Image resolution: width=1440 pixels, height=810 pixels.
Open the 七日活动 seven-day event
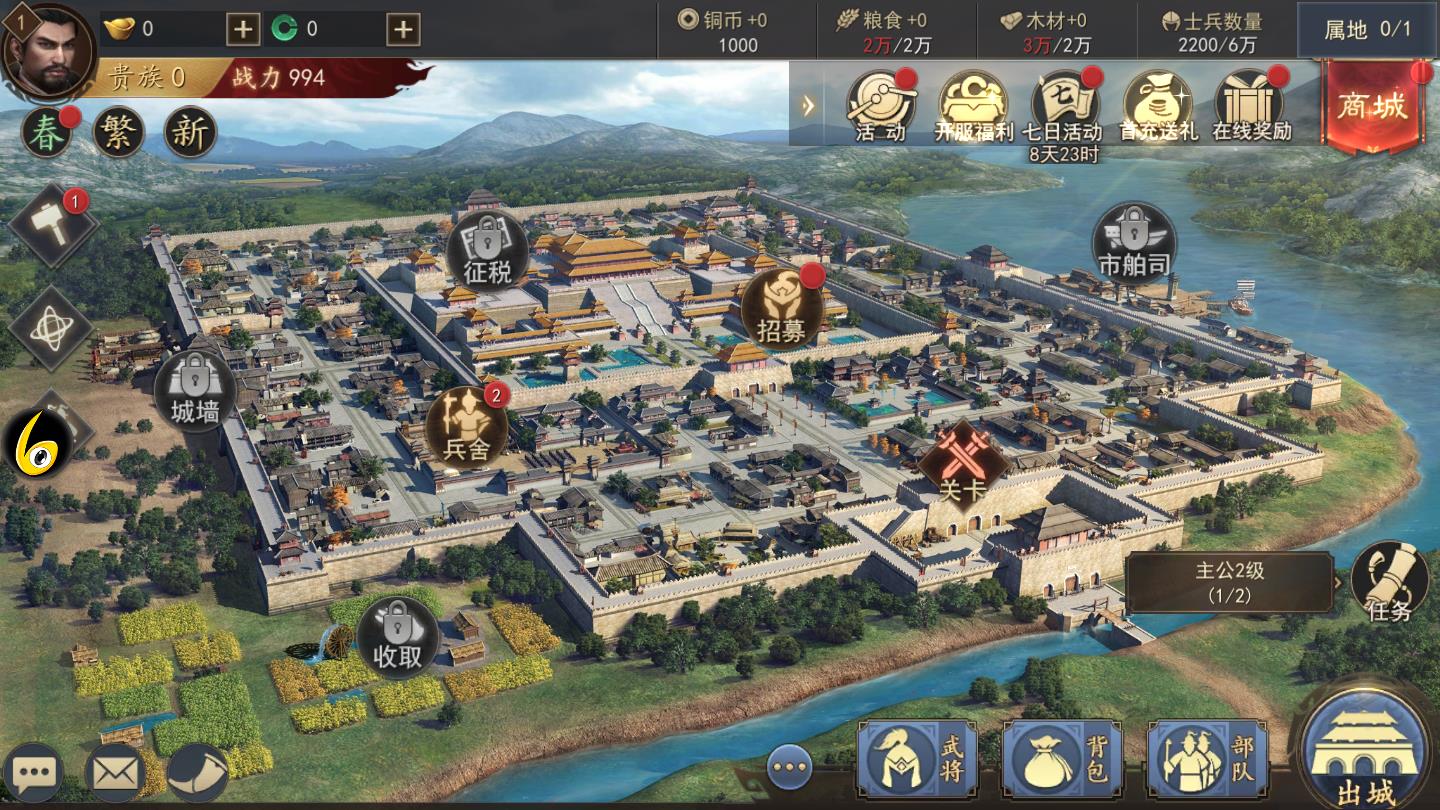click(1065, 104)
